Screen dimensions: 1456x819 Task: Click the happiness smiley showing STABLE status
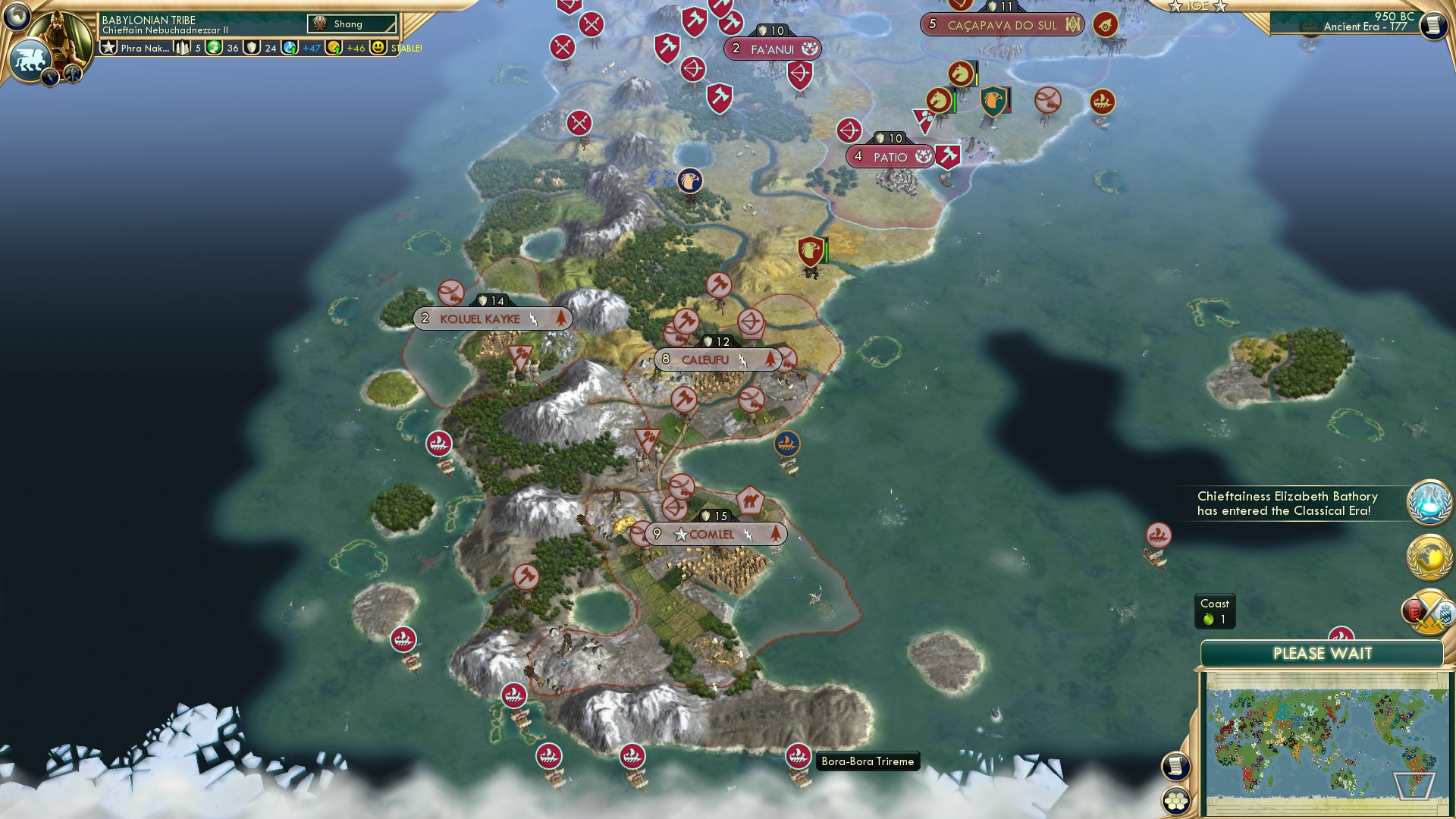coord(377,47)
